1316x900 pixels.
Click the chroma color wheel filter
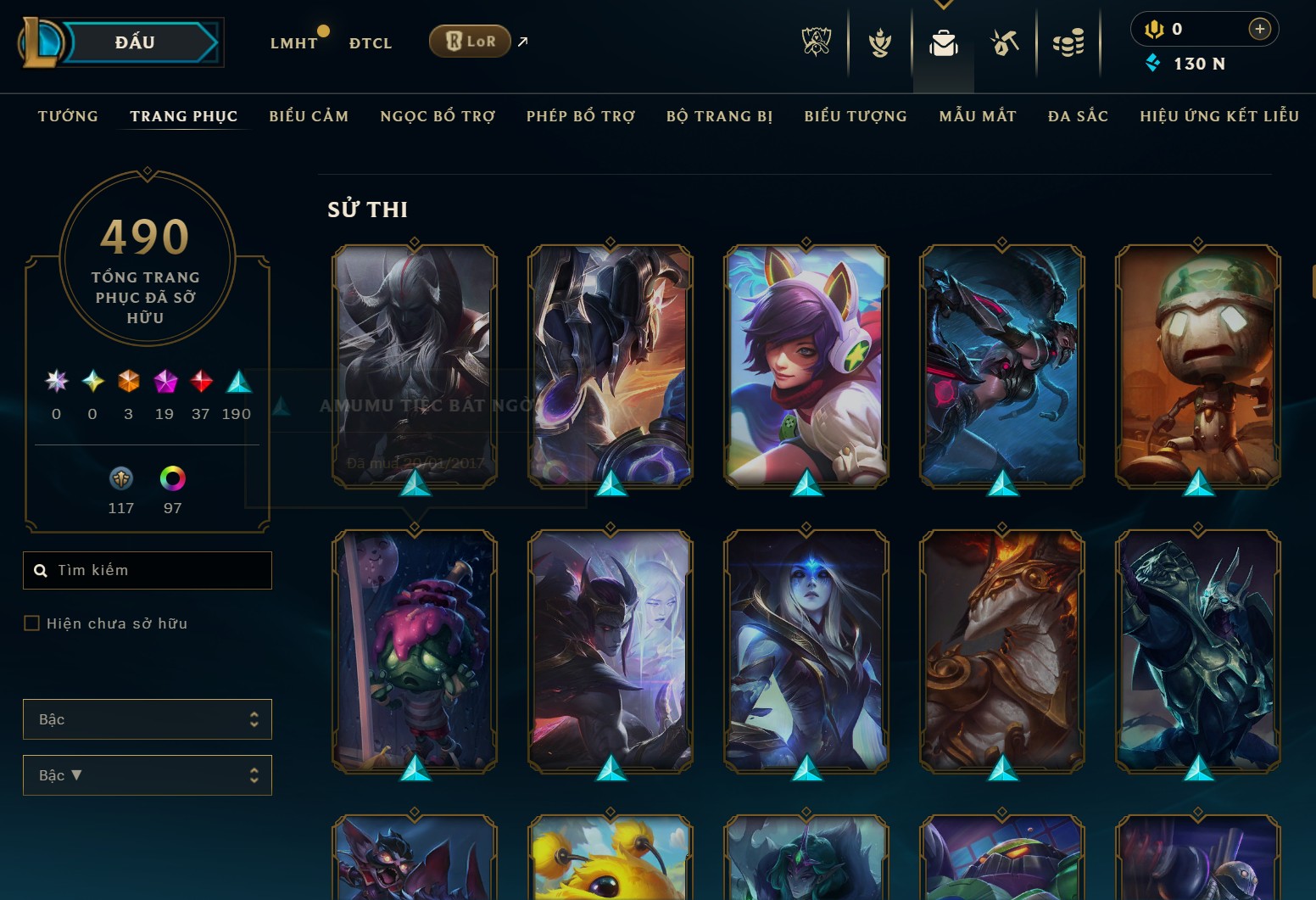click(x=173, y=479)
